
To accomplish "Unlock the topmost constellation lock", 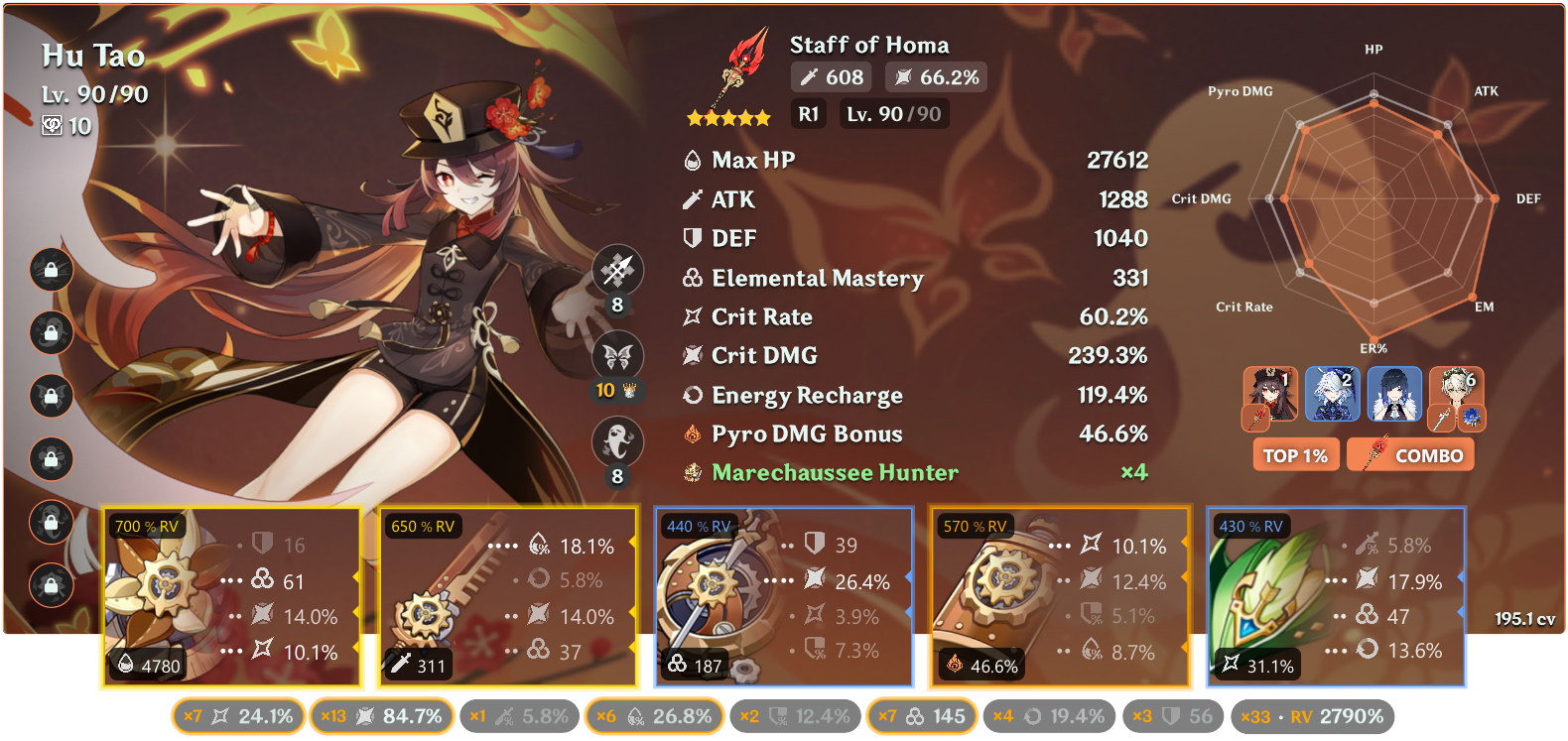I will pos(51,269).
